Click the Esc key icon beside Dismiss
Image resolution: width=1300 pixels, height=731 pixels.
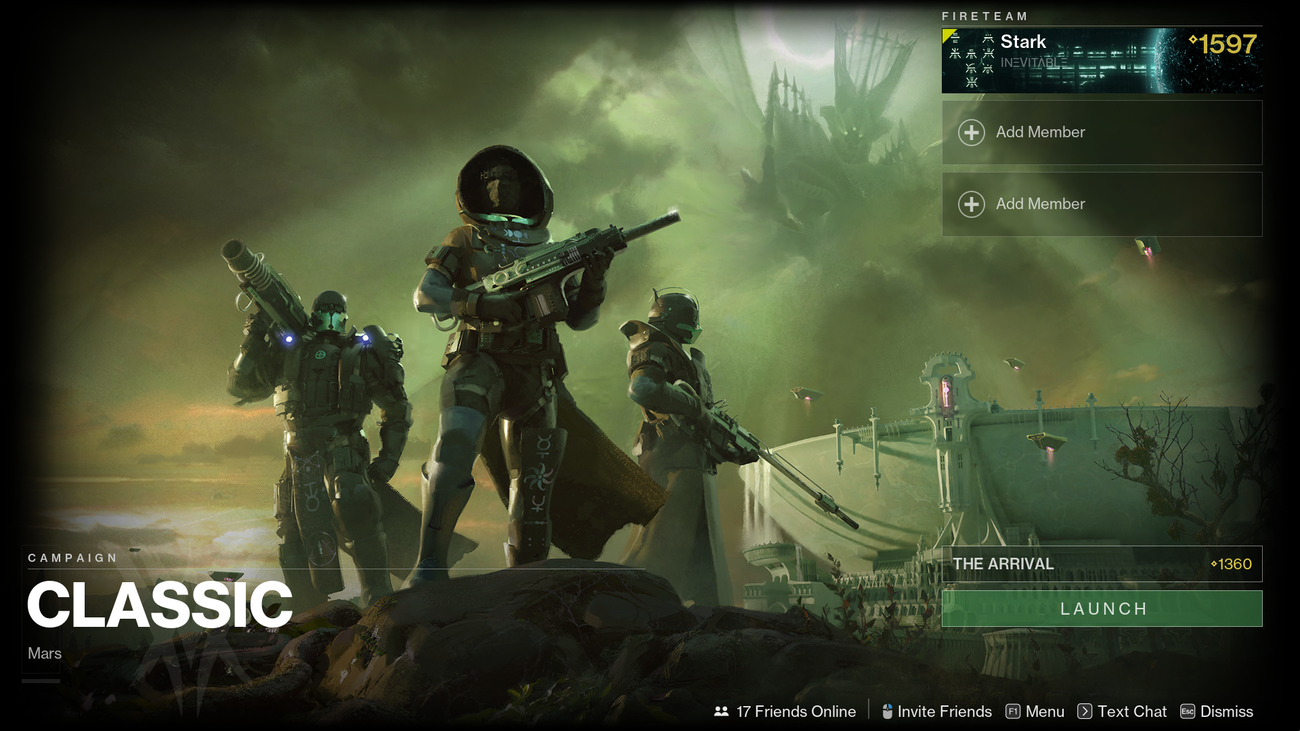click(x=1186, y=711)
